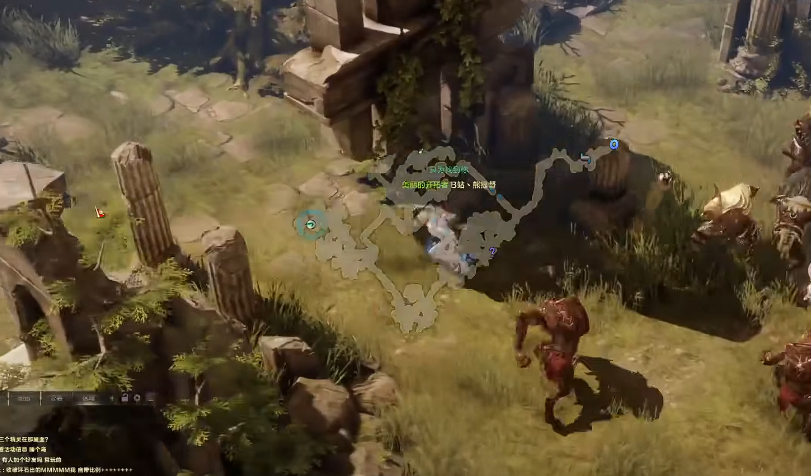The height and width of the screenshot is (476, 811).
Task: Select the blue ring marker on the map
Action: pyautogui.click(x=614, y=144)
